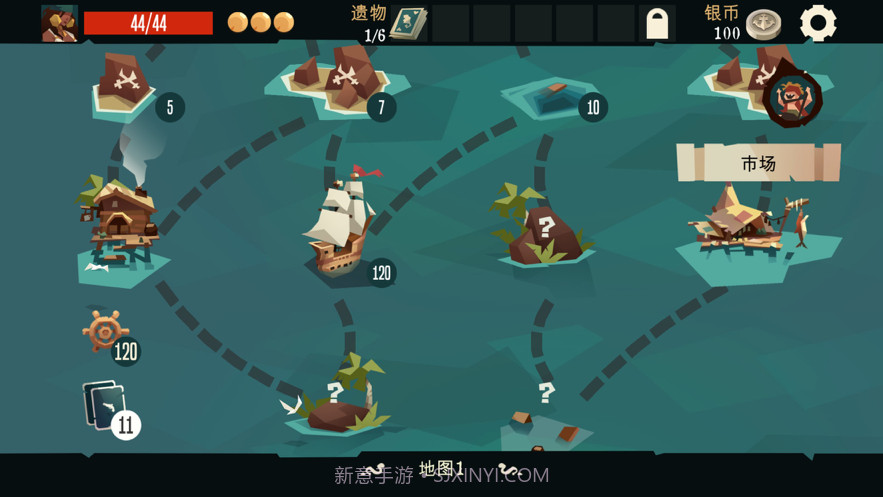Open the settings gear menu
This screenshot has width=883, height=497.
click(818, 23)
